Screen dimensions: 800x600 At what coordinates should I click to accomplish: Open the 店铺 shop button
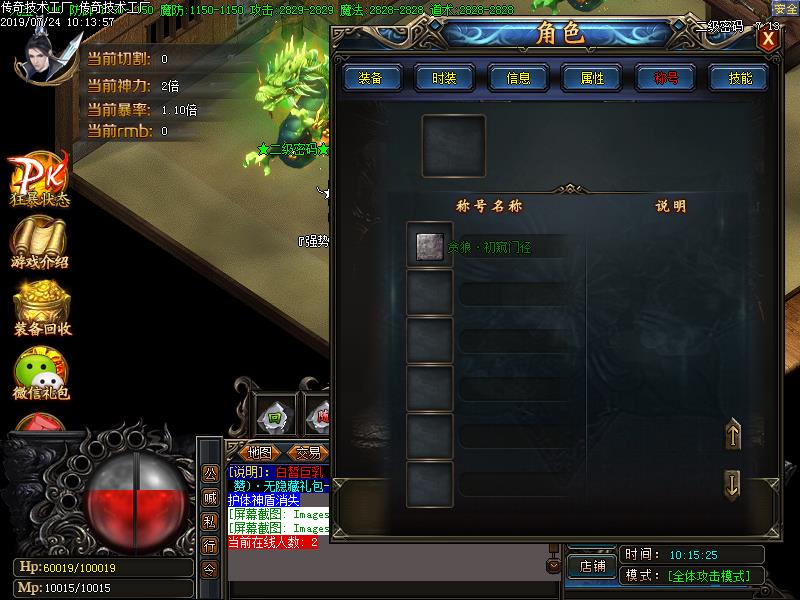592,565
